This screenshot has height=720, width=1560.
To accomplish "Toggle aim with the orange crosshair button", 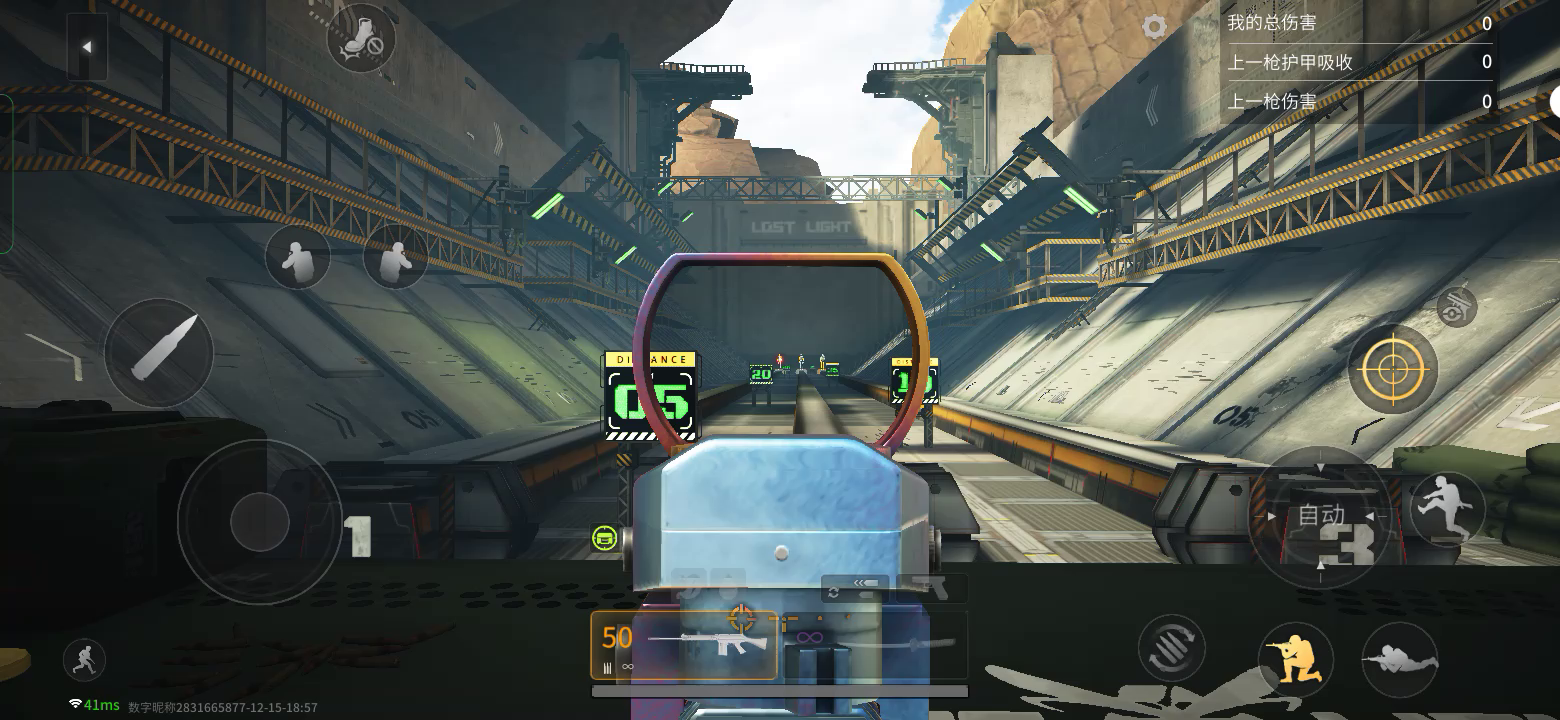I will 1392,369.
